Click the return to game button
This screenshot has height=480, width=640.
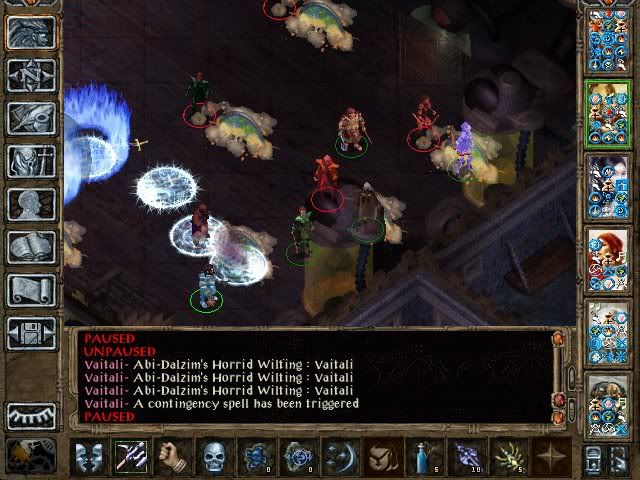tap(31, 31)
